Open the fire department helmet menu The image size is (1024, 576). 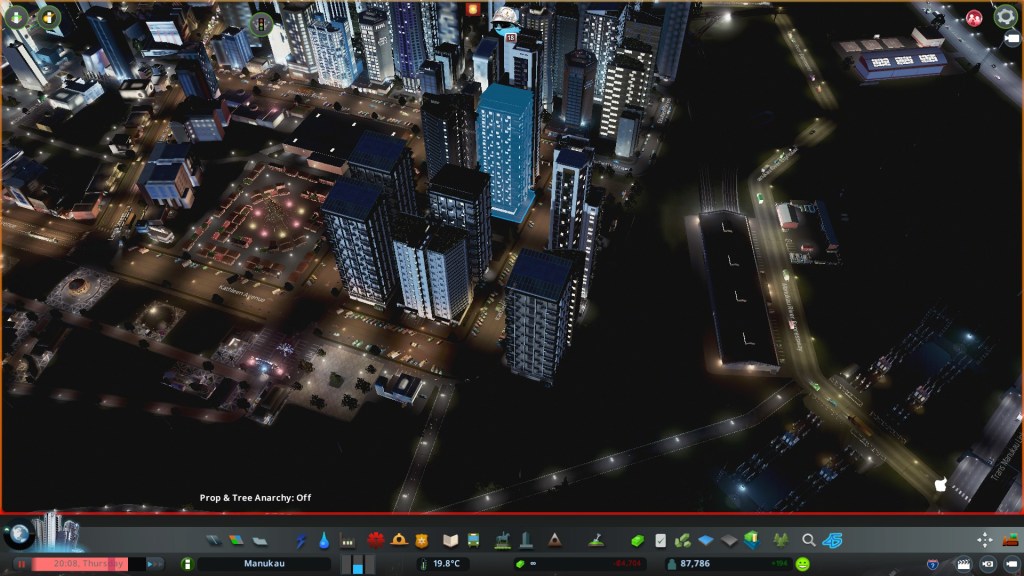click(399, 541)
